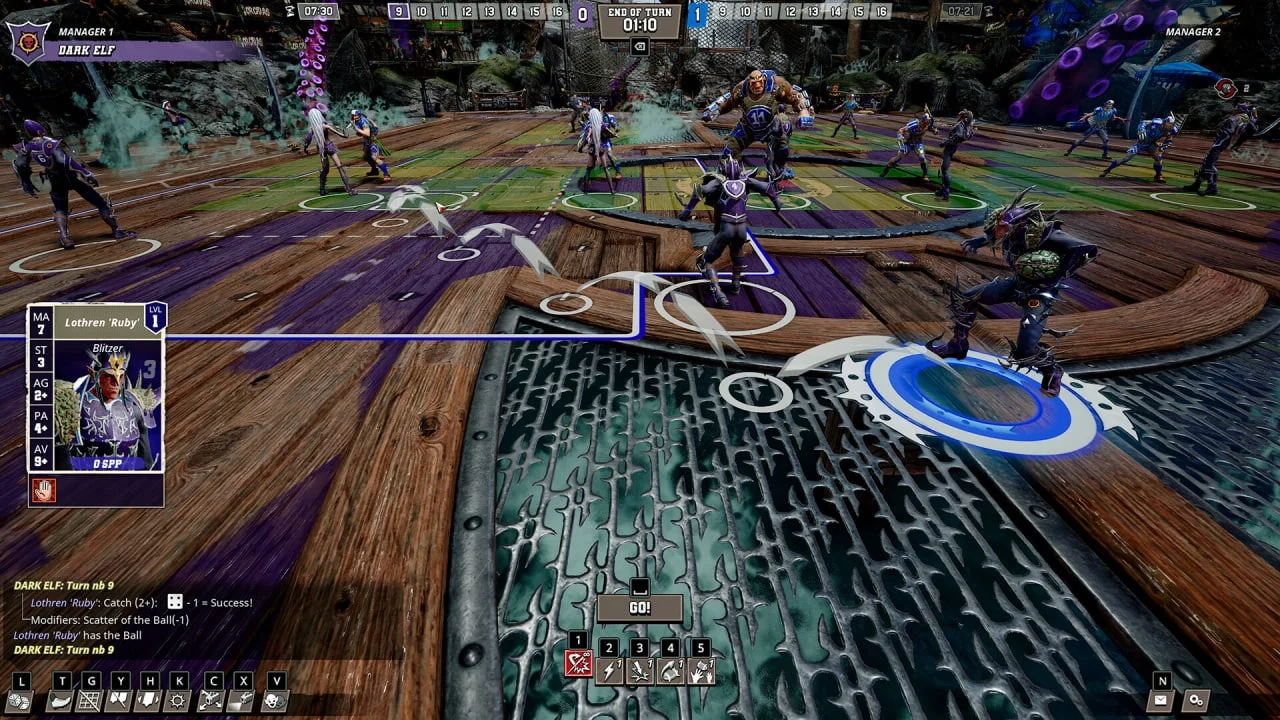Viewport: 1280px width, 720px height.
Task: Select the red crossed-out action icon
Action: click(x=578, y=664)
